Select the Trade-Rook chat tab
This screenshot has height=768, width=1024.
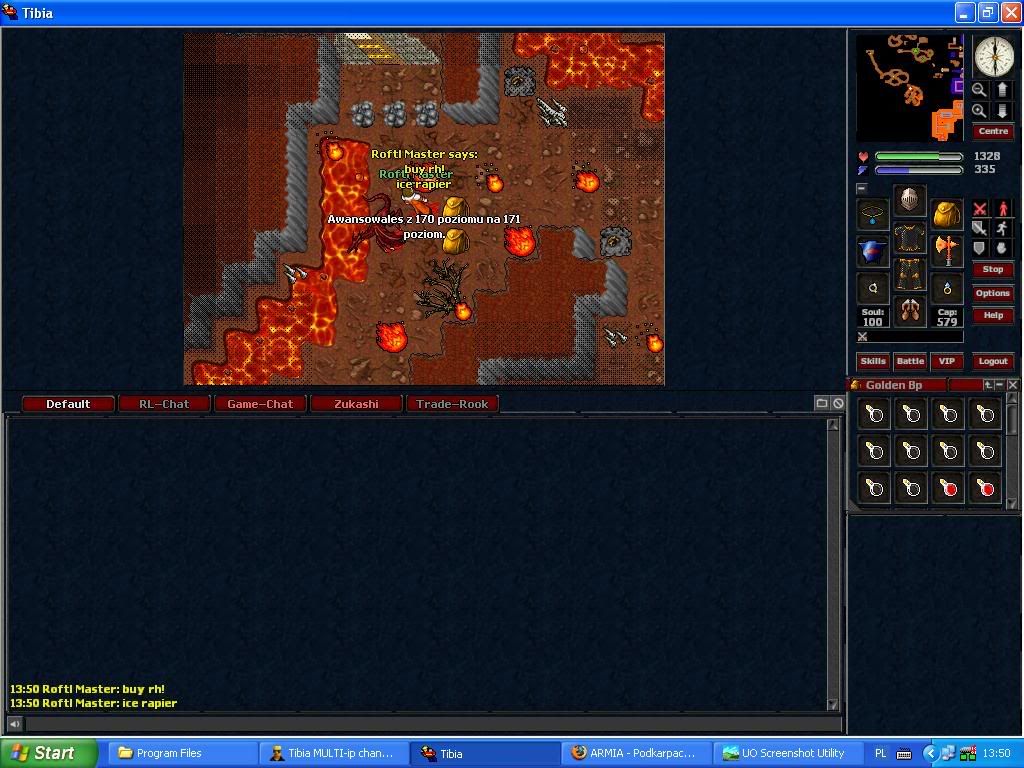452,404
